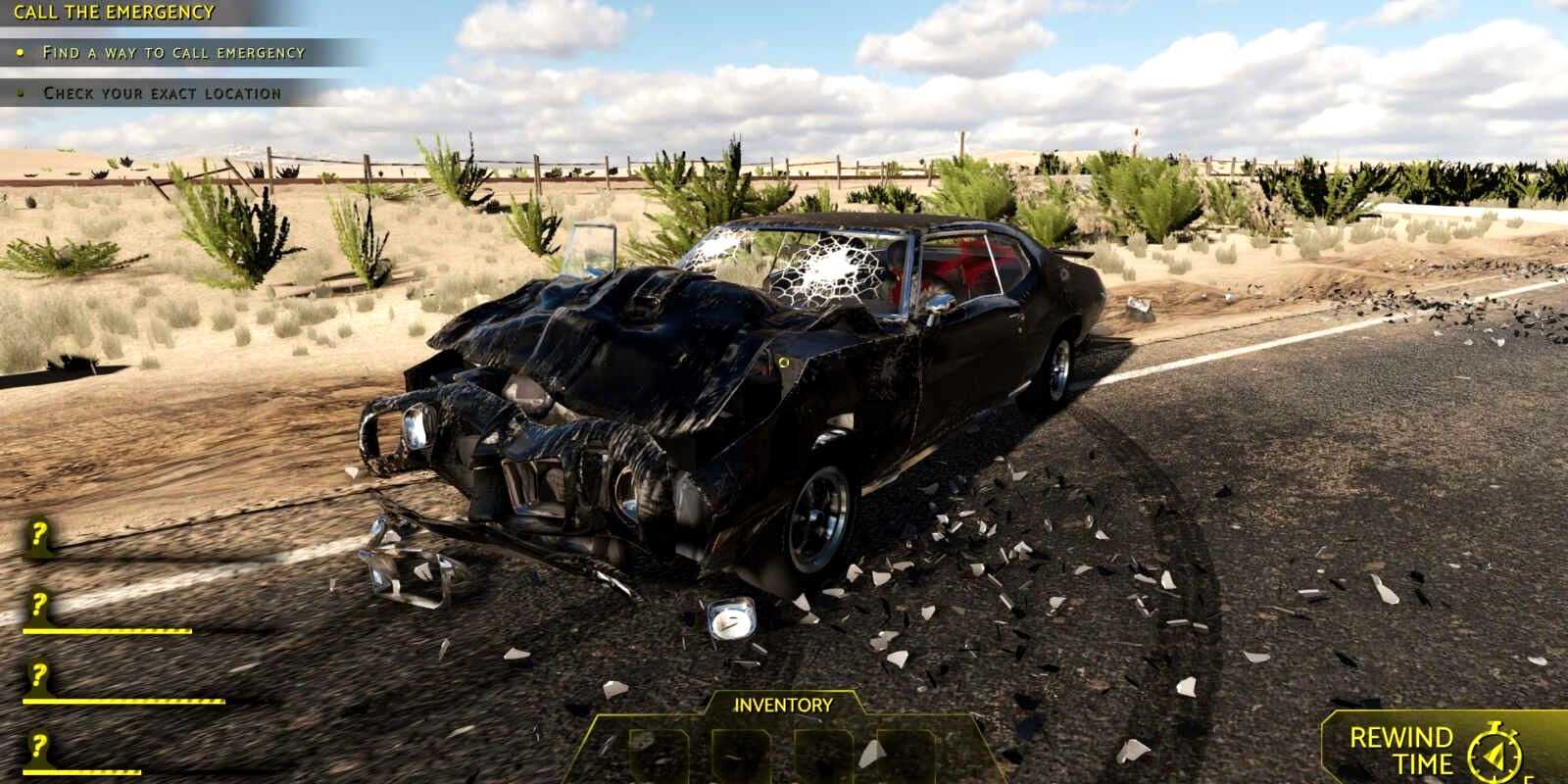
Task: Click the 'Call the Emergency' mission header
Action: coord(114,13)
